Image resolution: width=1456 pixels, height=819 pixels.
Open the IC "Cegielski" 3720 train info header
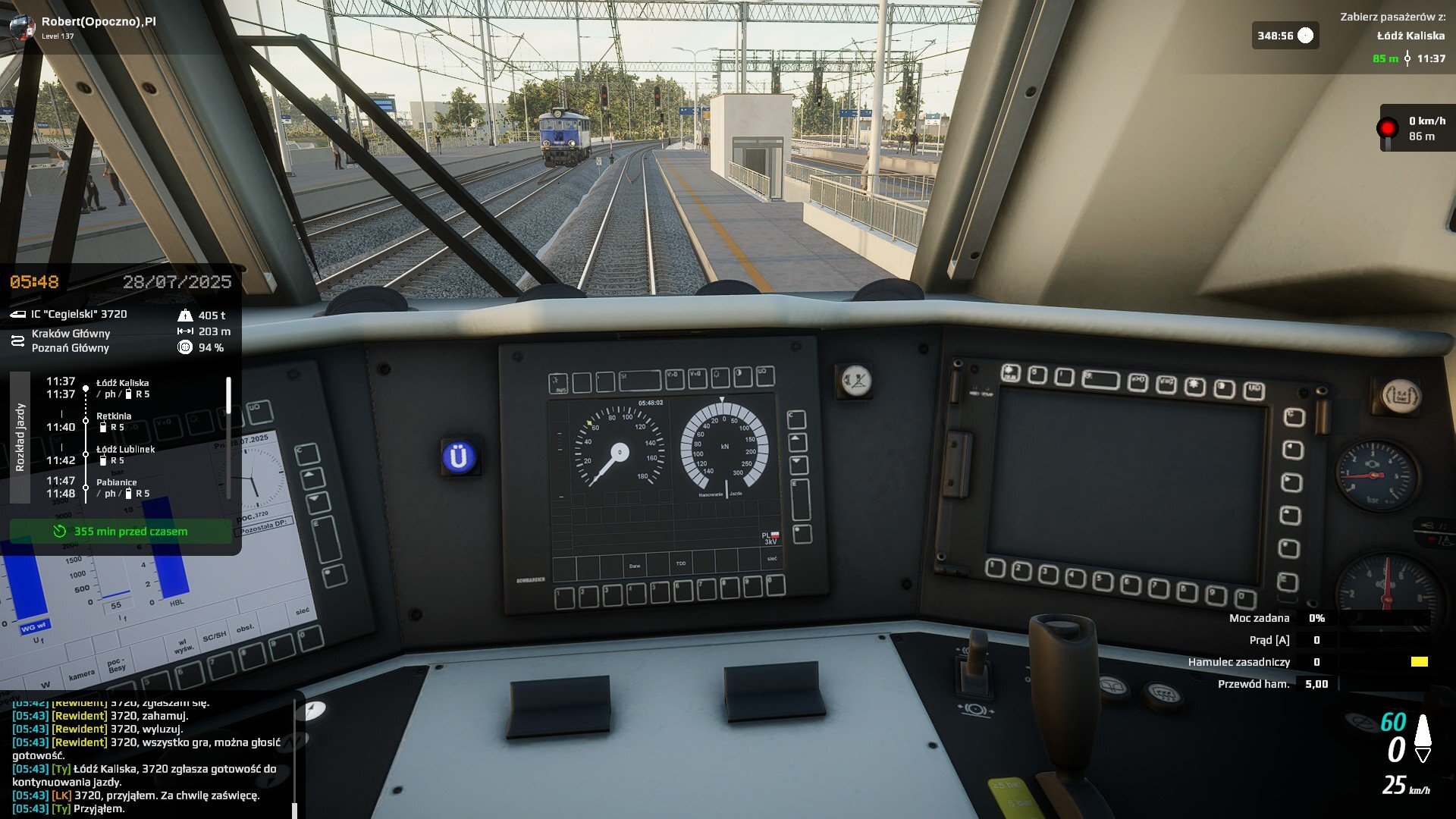(79, 314)
